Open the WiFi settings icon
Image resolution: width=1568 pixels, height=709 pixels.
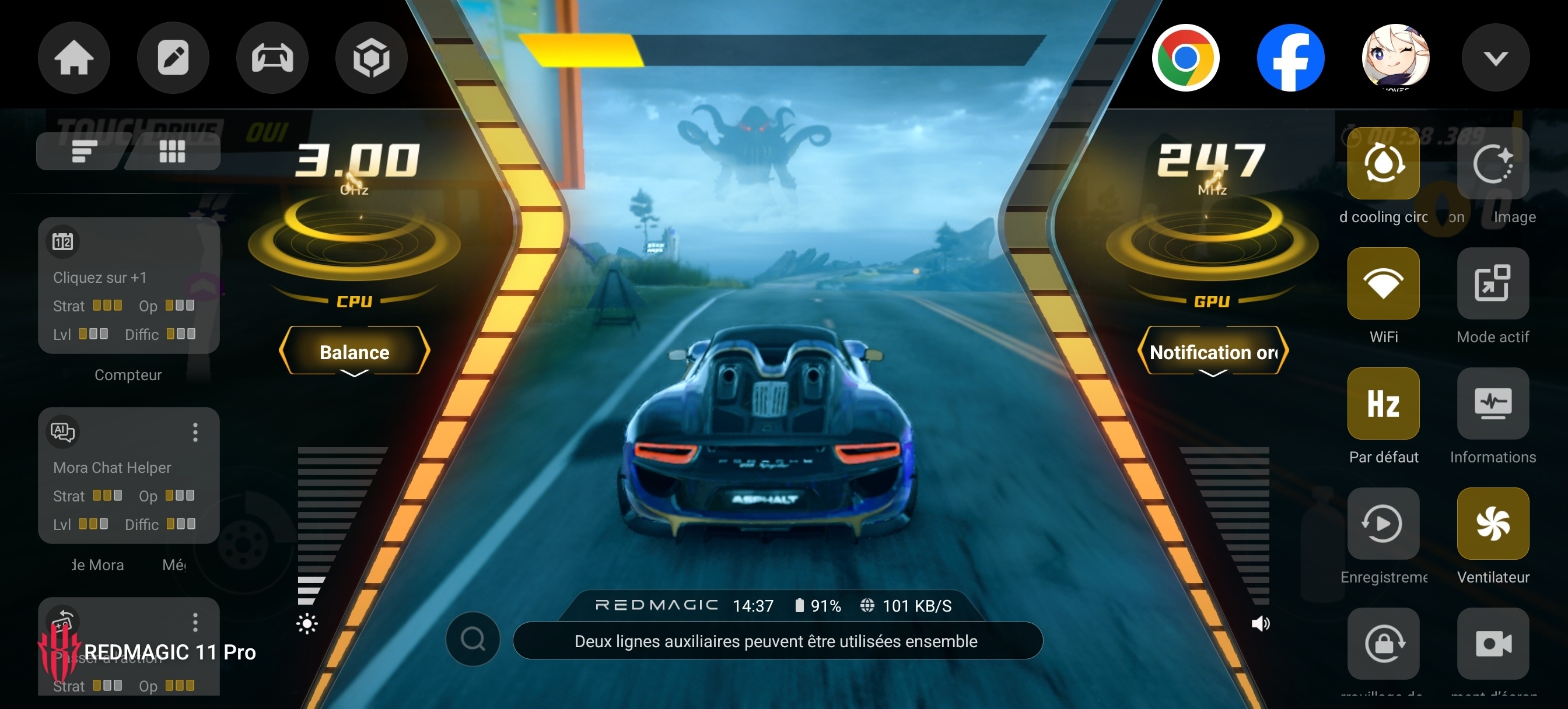pyautogui.click(x=1384, y=283)
